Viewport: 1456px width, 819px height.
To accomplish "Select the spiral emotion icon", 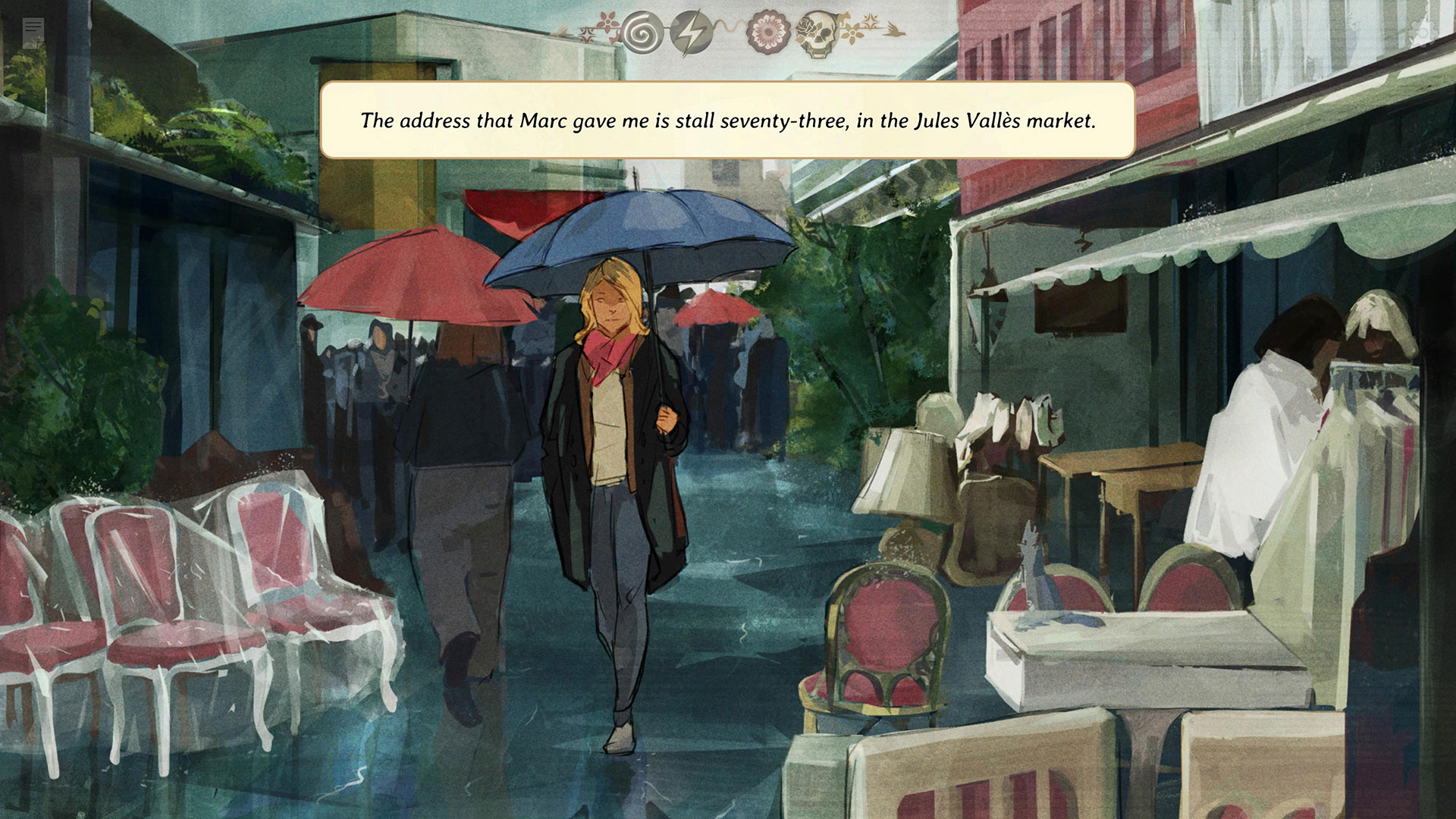I will 639,33.
